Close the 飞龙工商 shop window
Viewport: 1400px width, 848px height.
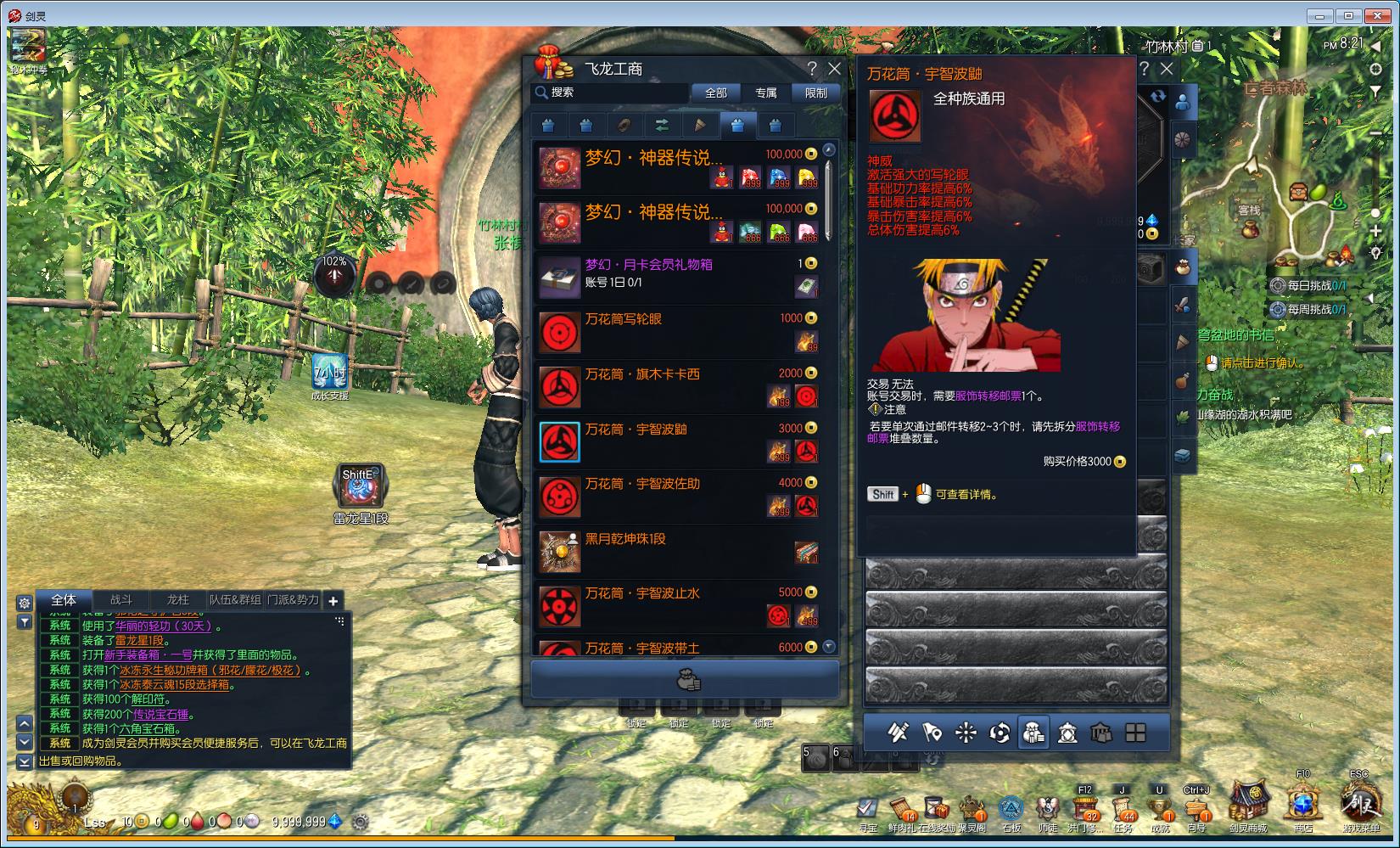pyautogui.click(x=834, y=69)
